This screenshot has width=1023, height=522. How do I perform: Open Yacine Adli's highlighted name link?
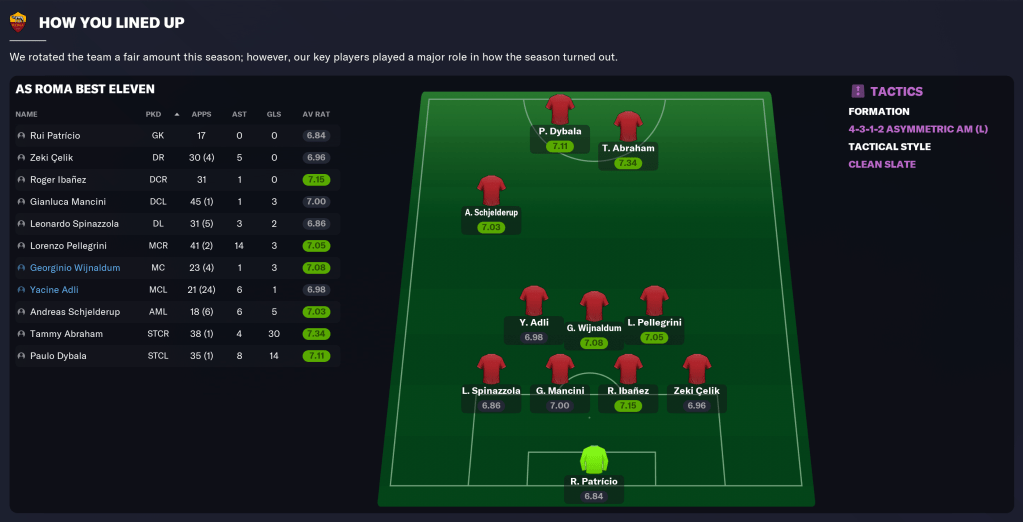[x=54, y=290]
